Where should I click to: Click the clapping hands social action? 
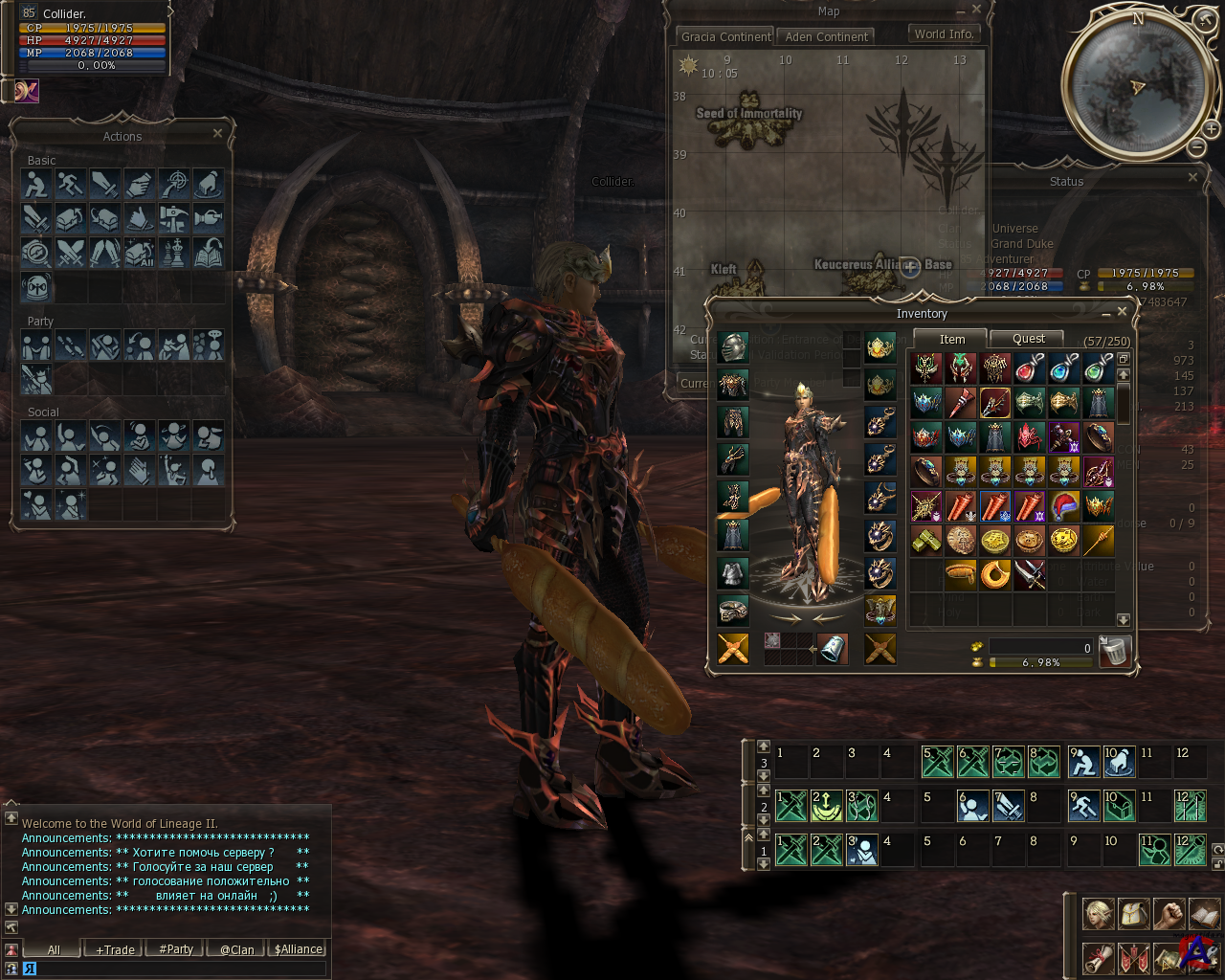point(140,470)
